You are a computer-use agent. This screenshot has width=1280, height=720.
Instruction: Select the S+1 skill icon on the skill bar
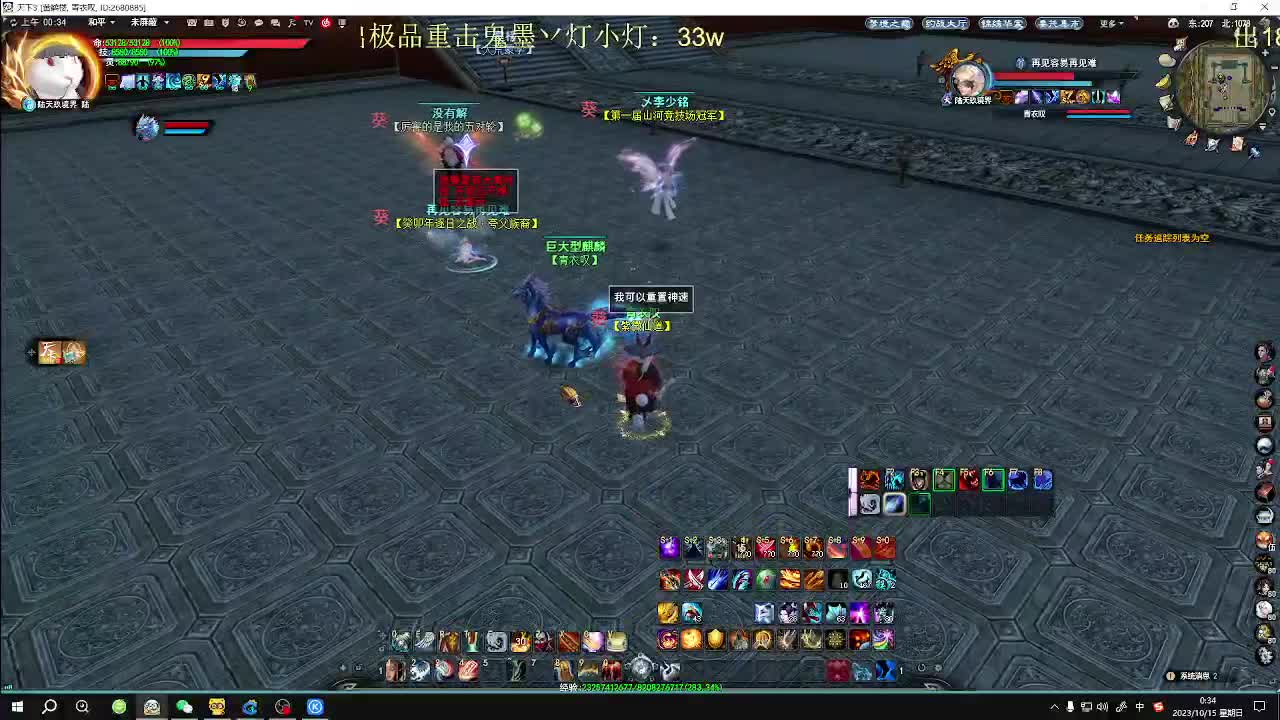coord(668,546)
